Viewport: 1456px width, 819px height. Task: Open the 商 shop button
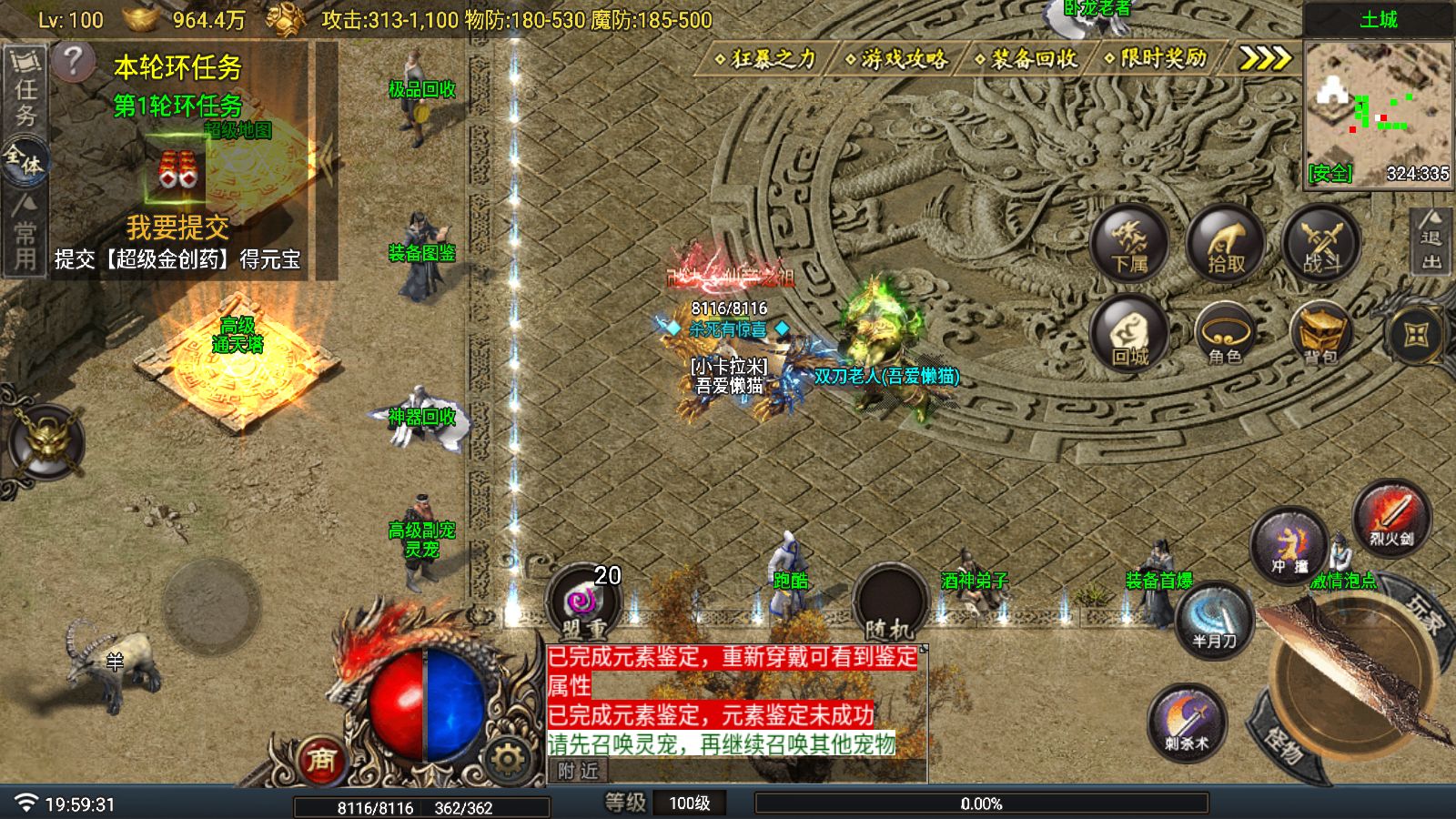point(320,759)
